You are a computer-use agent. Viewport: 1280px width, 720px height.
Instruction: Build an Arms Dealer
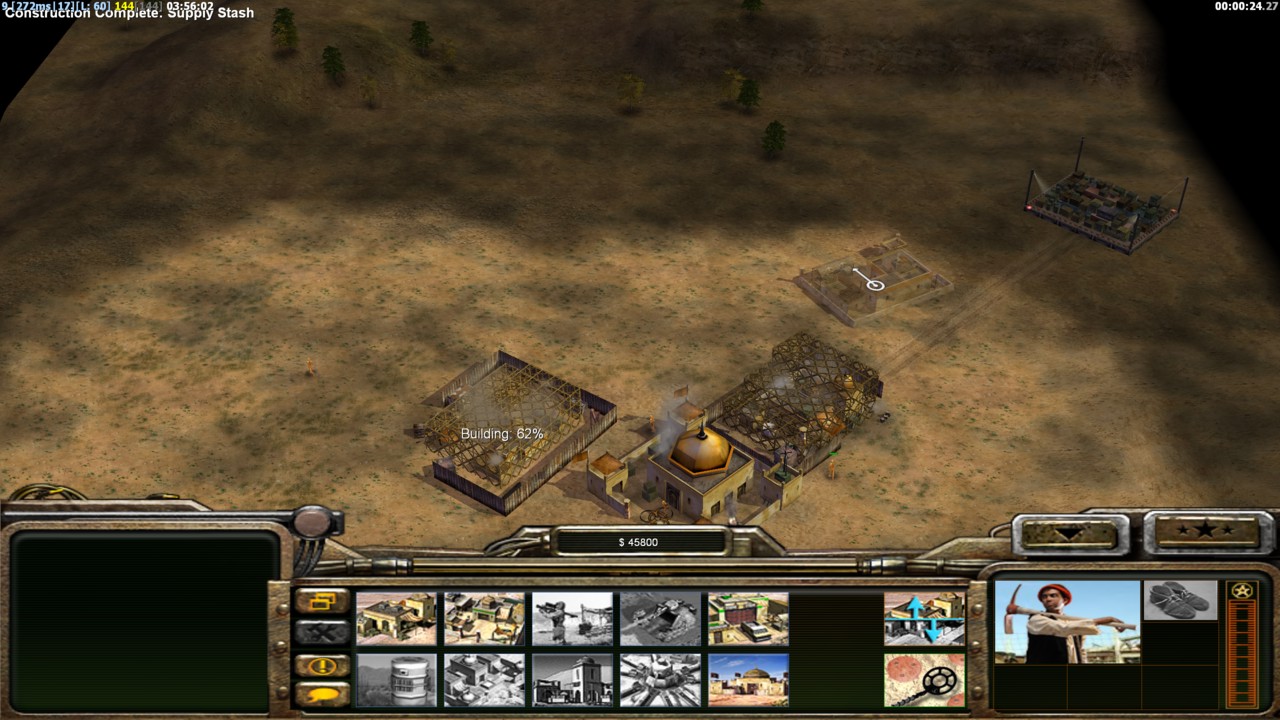748,618
